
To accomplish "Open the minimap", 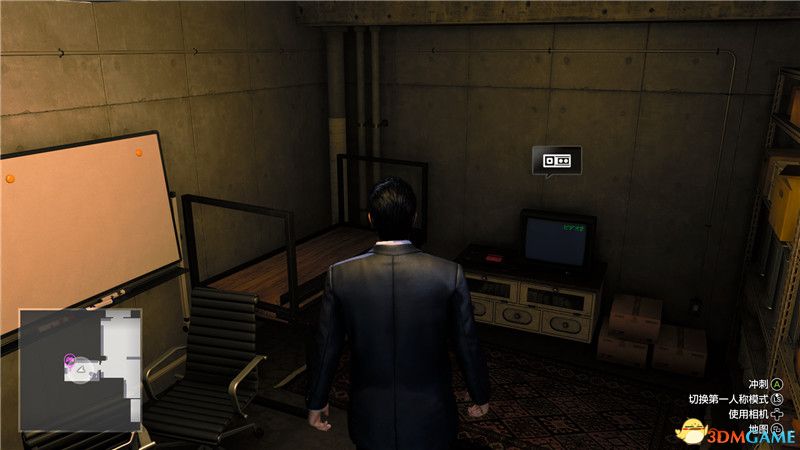I will click(80, 369).
